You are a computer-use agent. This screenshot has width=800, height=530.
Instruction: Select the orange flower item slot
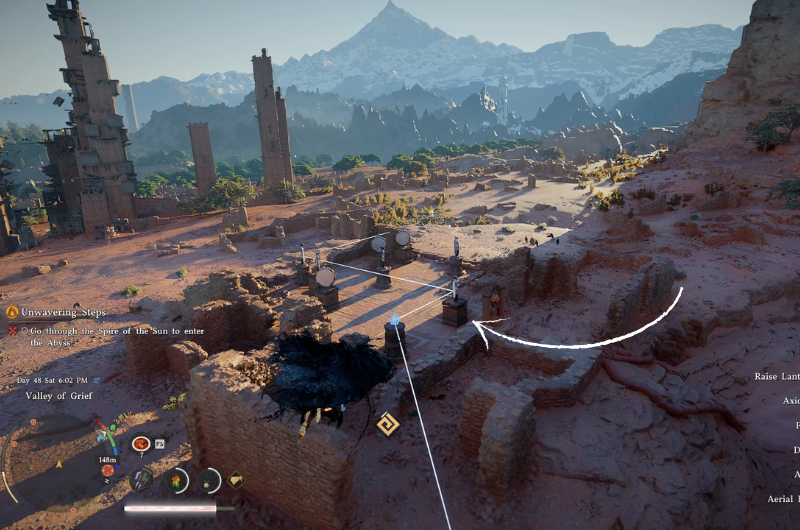[176, 480]
